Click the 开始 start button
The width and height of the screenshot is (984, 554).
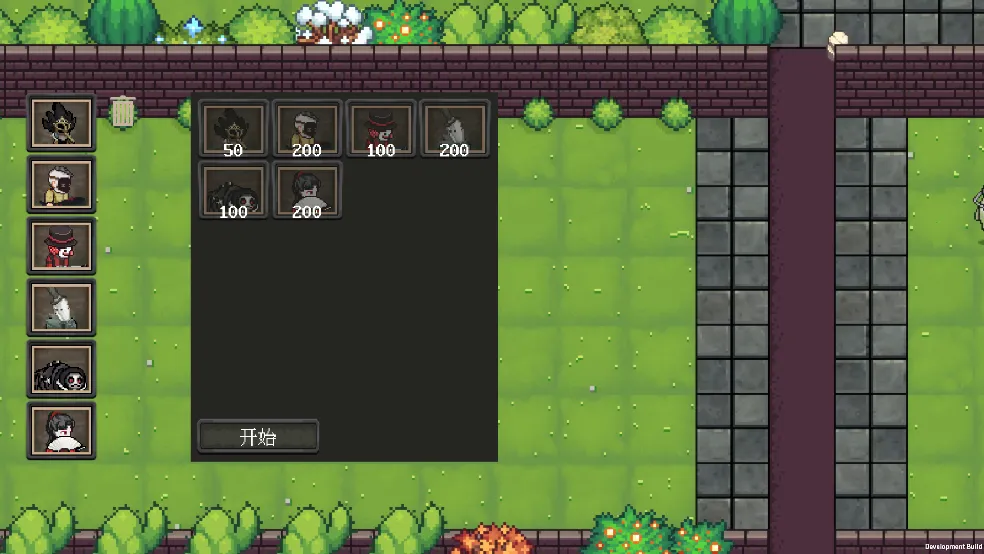258,437
